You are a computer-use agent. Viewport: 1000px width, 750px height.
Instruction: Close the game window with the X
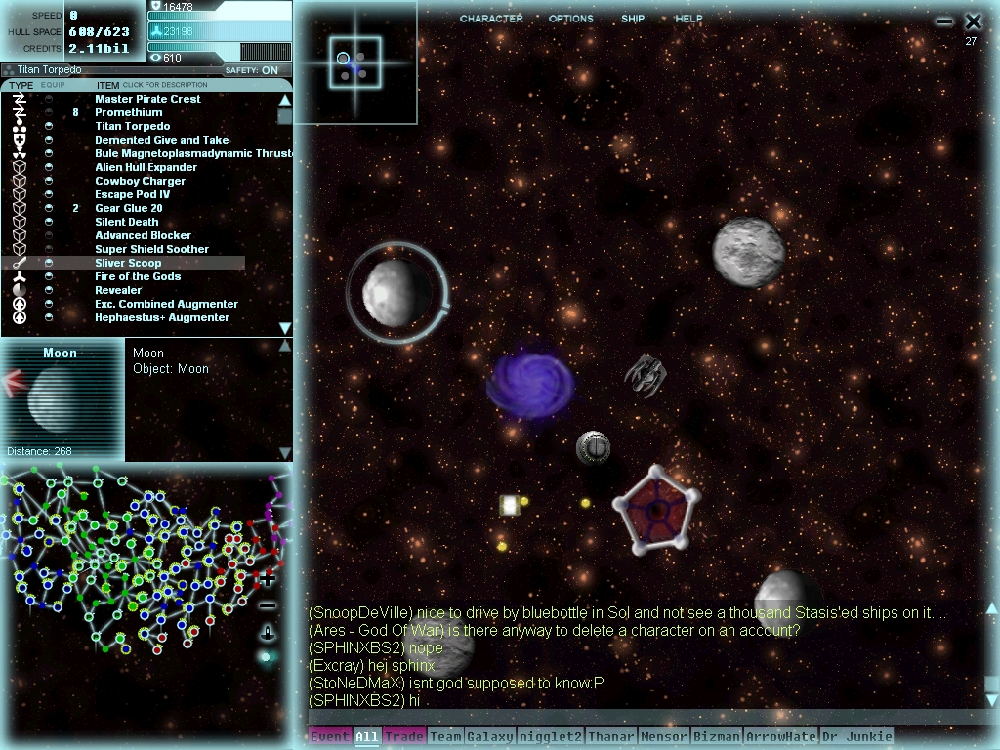pos(973,21)
